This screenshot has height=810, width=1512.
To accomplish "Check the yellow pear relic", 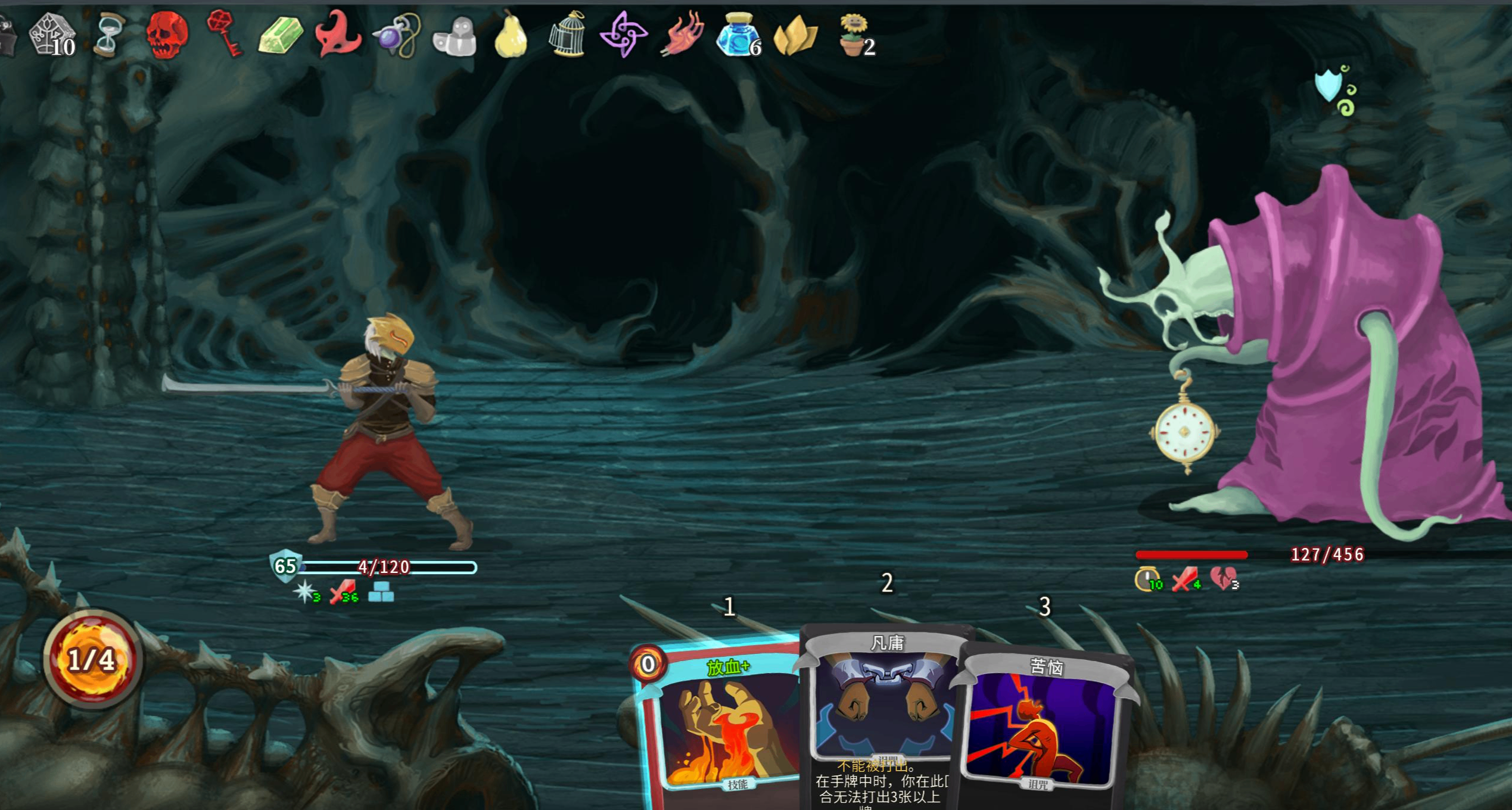I will pyautogui.click(x=511, y=36).
